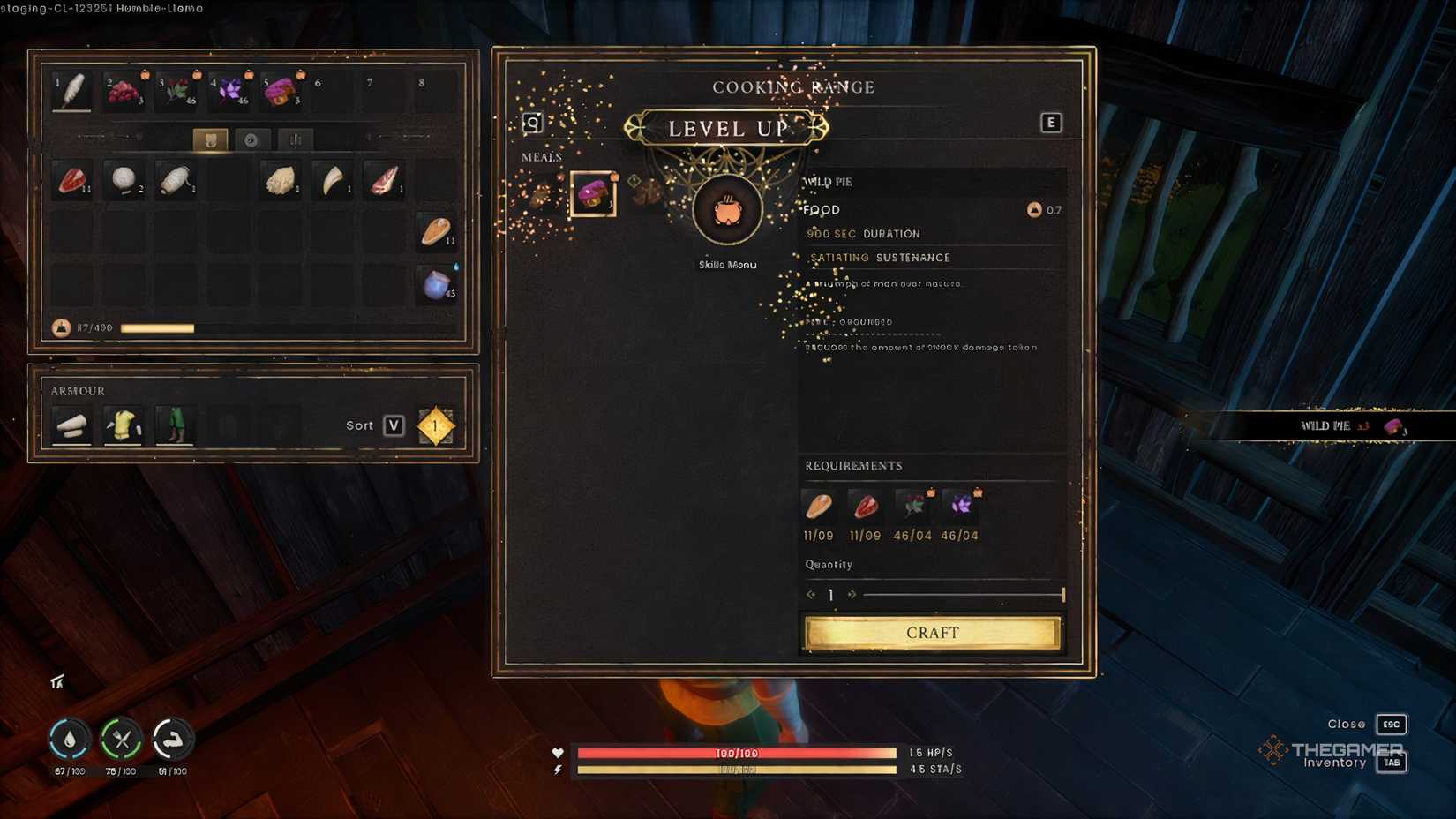
Task: Switch to the equipment inventory tab
Action: point(210,139)
